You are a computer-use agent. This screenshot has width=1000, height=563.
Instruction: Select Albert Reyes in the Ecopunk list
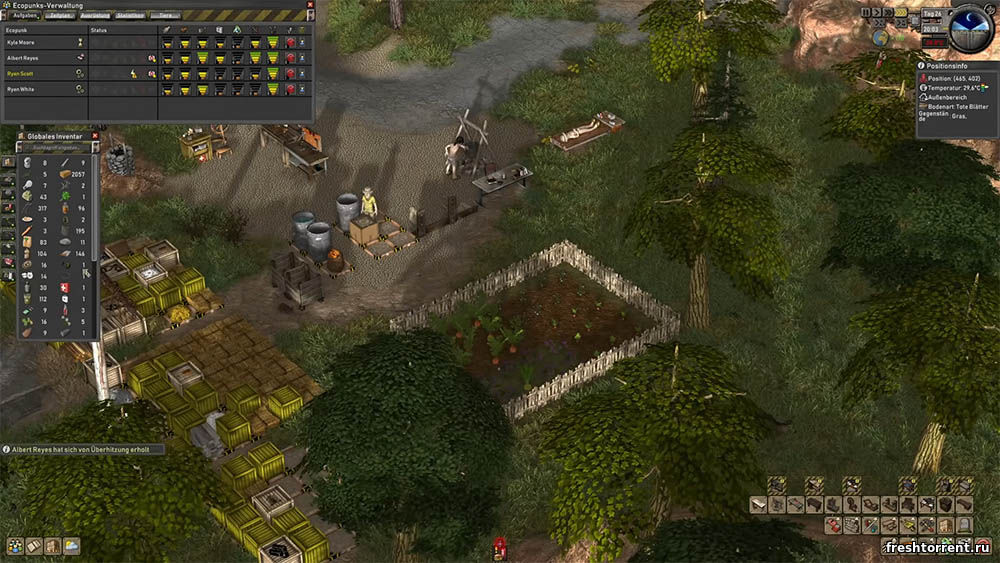[22, 58]
